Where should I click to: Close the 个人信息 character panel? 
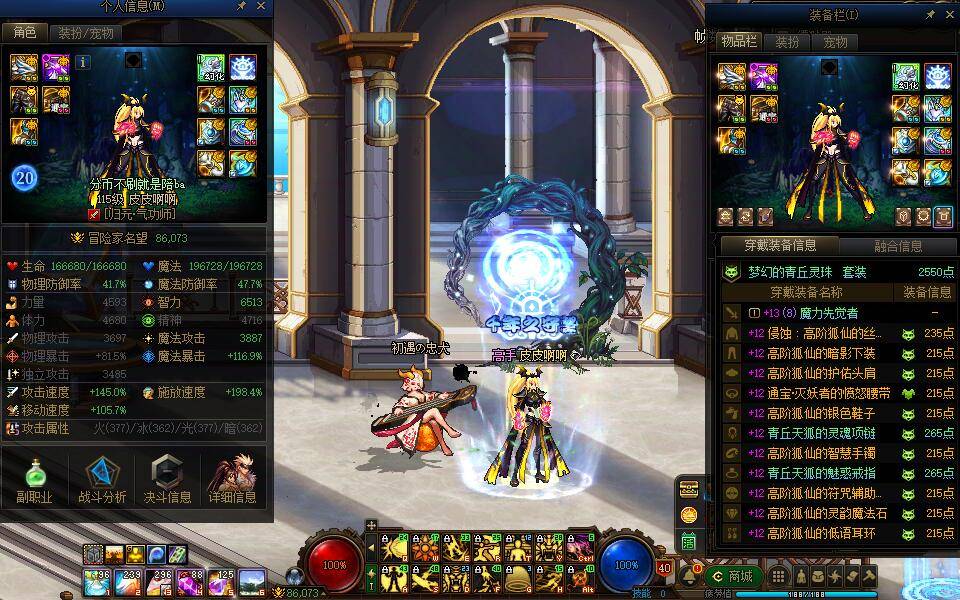[261, 7]
